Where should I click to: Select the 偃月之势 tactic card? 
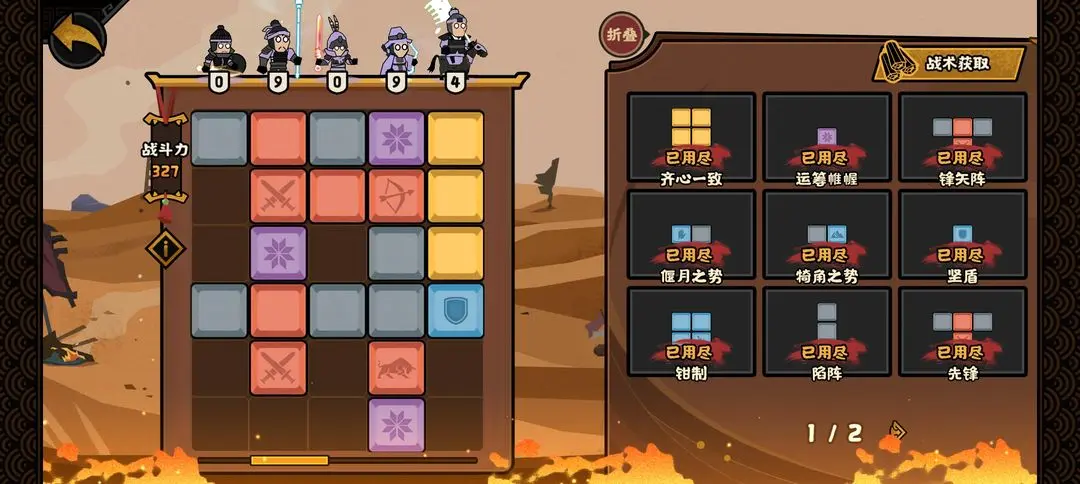pyautogui.click(x=691, y=235)
